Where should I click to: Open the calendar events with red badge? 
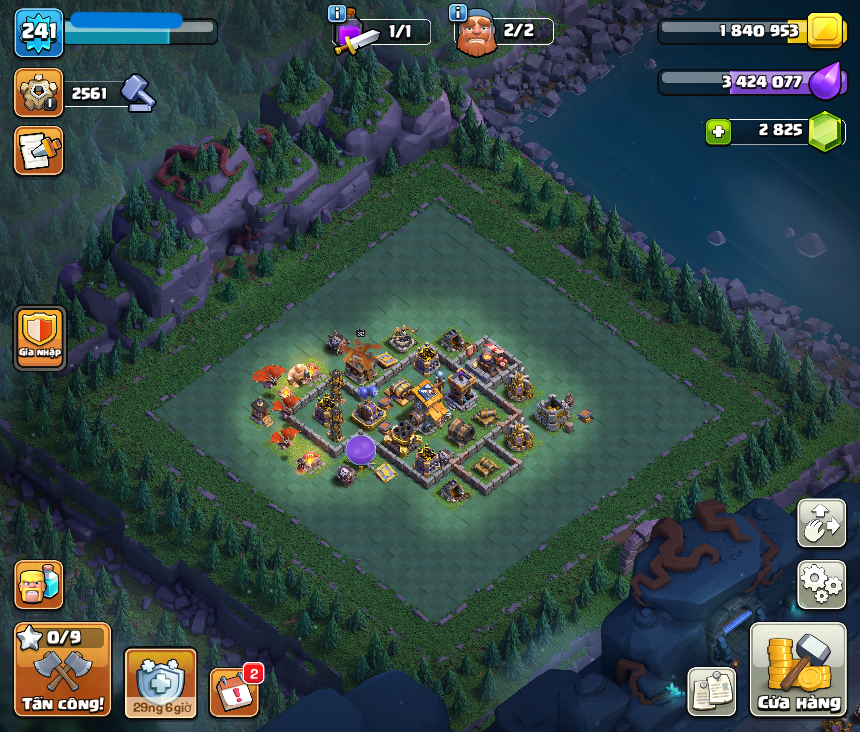coord(234,692)
